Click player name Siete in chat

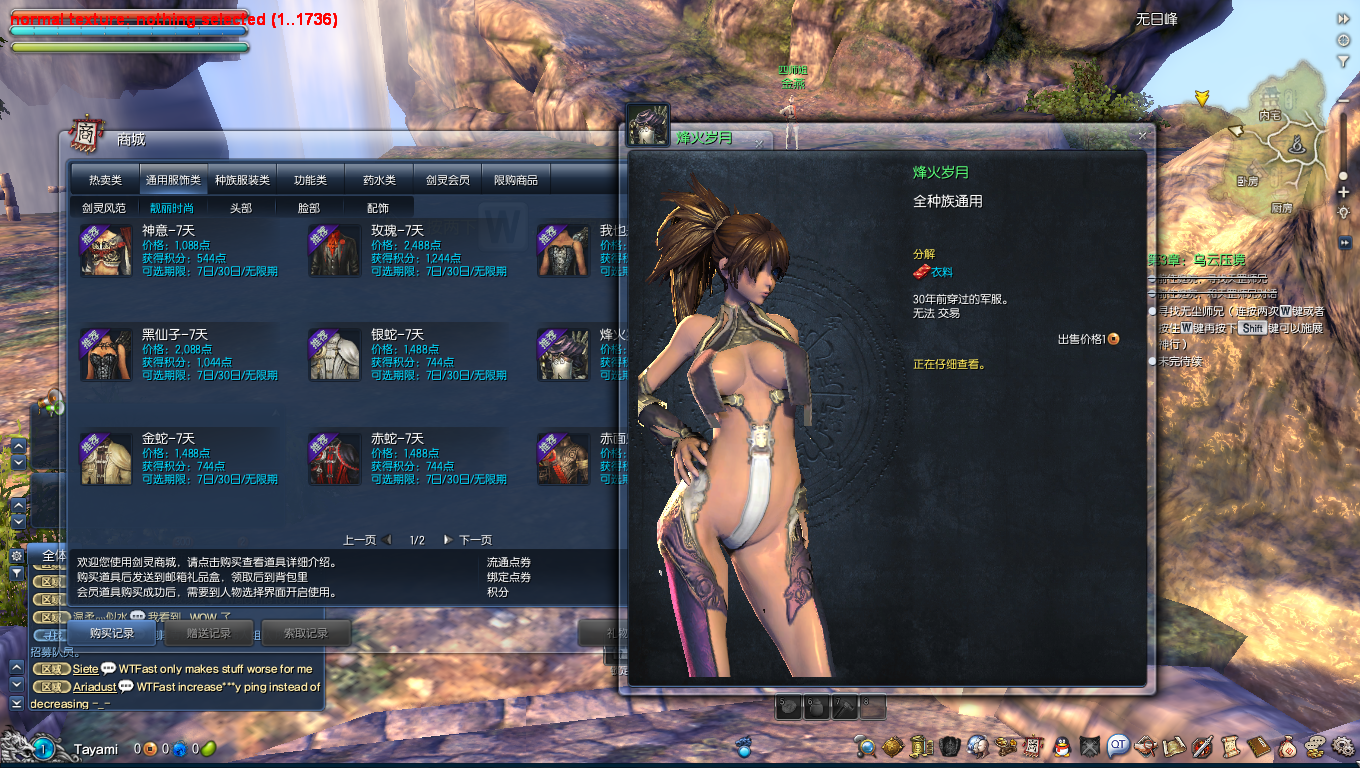[86, 669]
